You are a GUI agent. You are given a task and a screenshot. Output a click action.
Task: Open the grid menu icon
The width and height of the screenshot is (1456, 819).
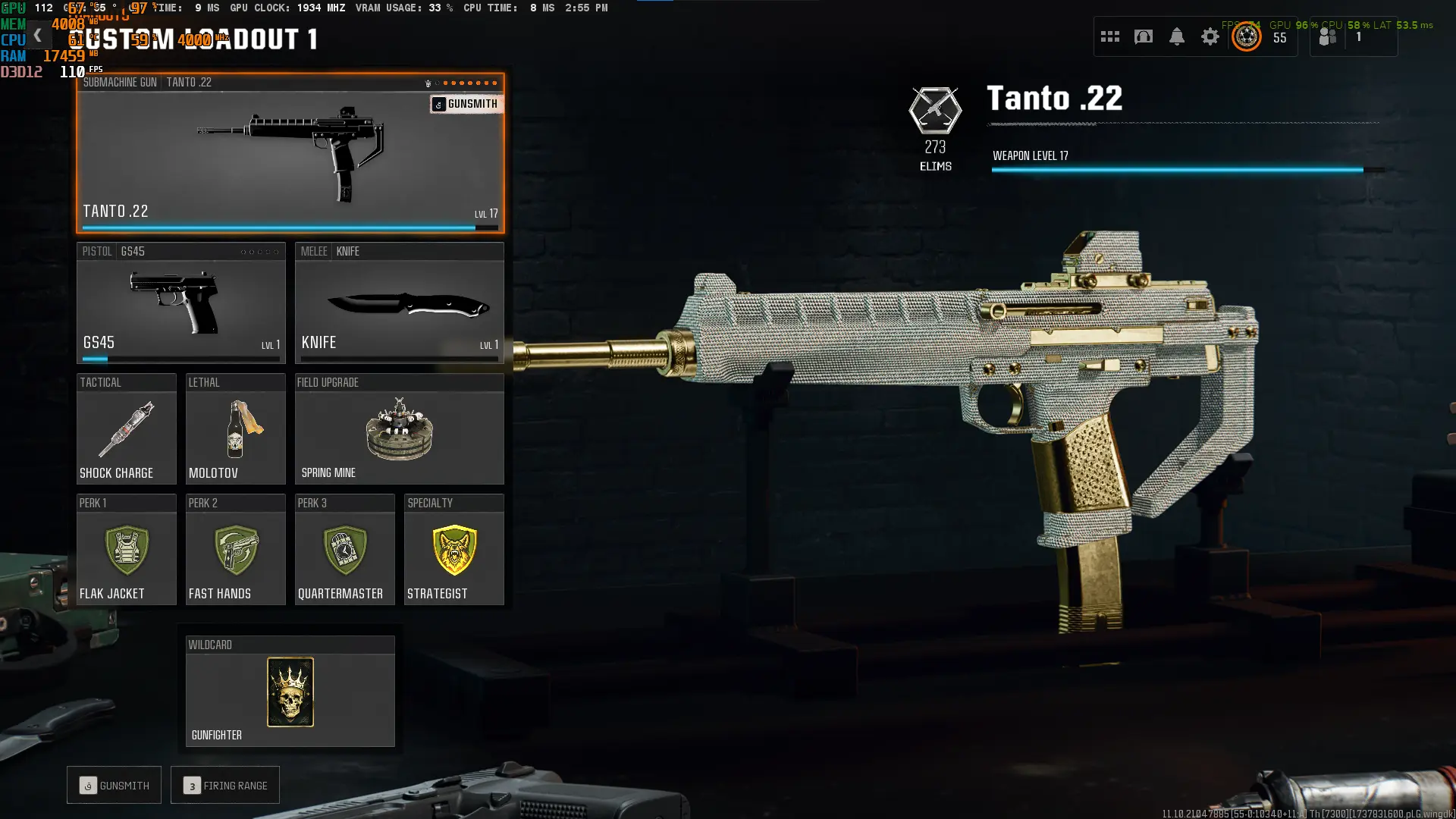[x=1109, y=36]
